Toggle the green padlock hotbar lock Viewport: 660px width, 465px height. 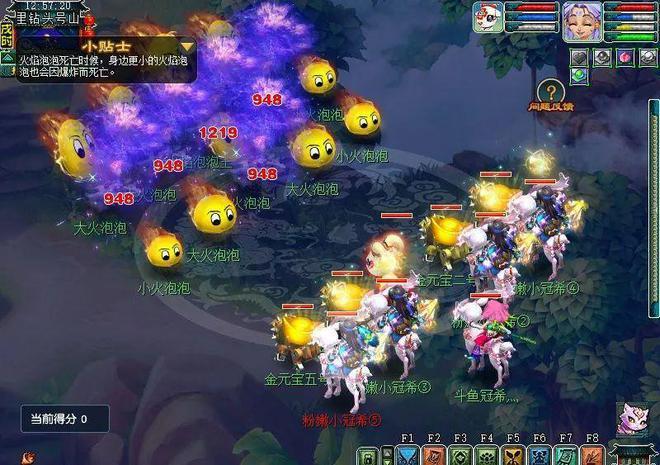pyautogui.click(x=368, y=457)
